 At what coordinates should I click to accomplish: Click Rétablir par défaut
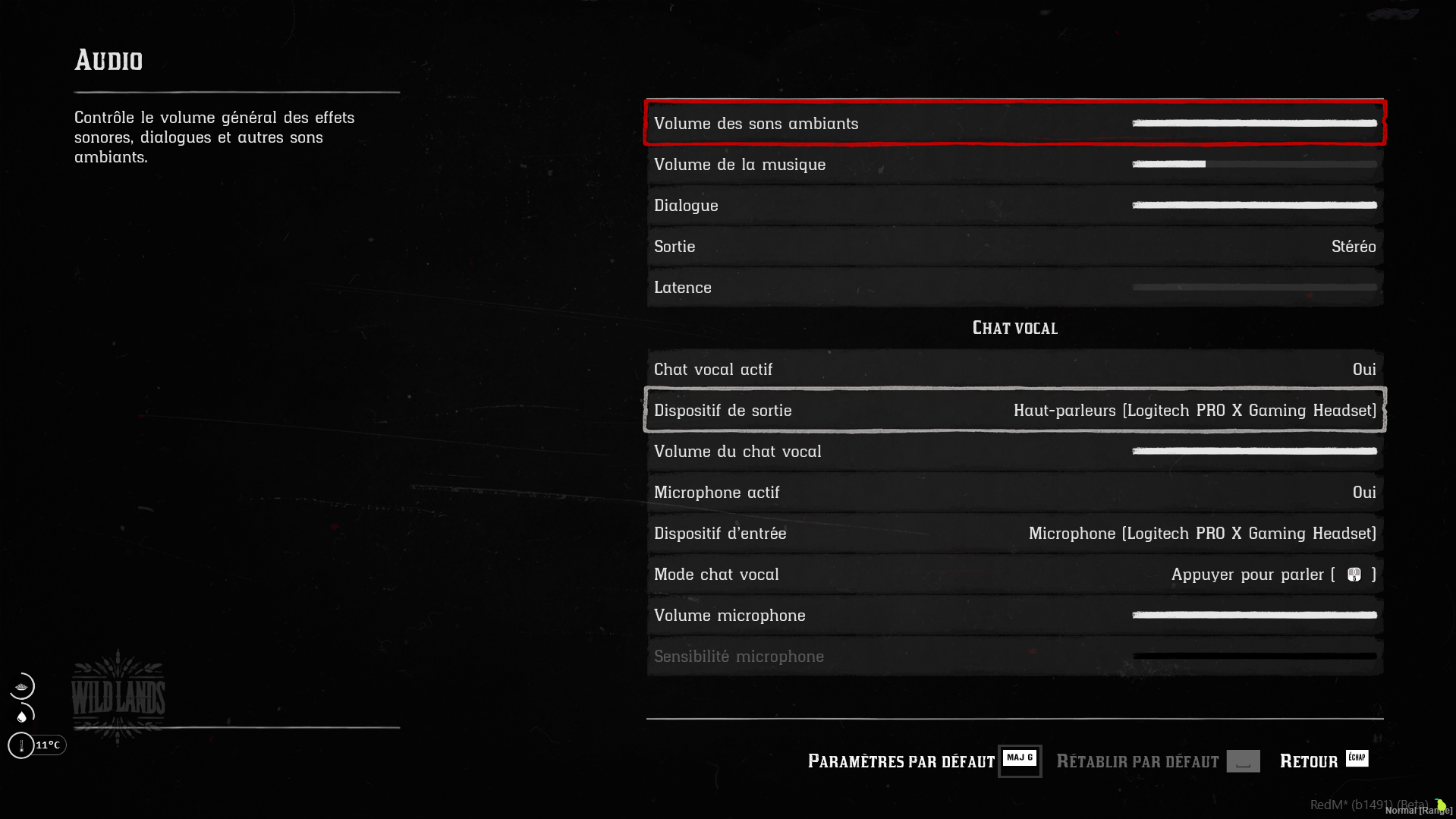pyautogui.click(x=1157, y=761)
